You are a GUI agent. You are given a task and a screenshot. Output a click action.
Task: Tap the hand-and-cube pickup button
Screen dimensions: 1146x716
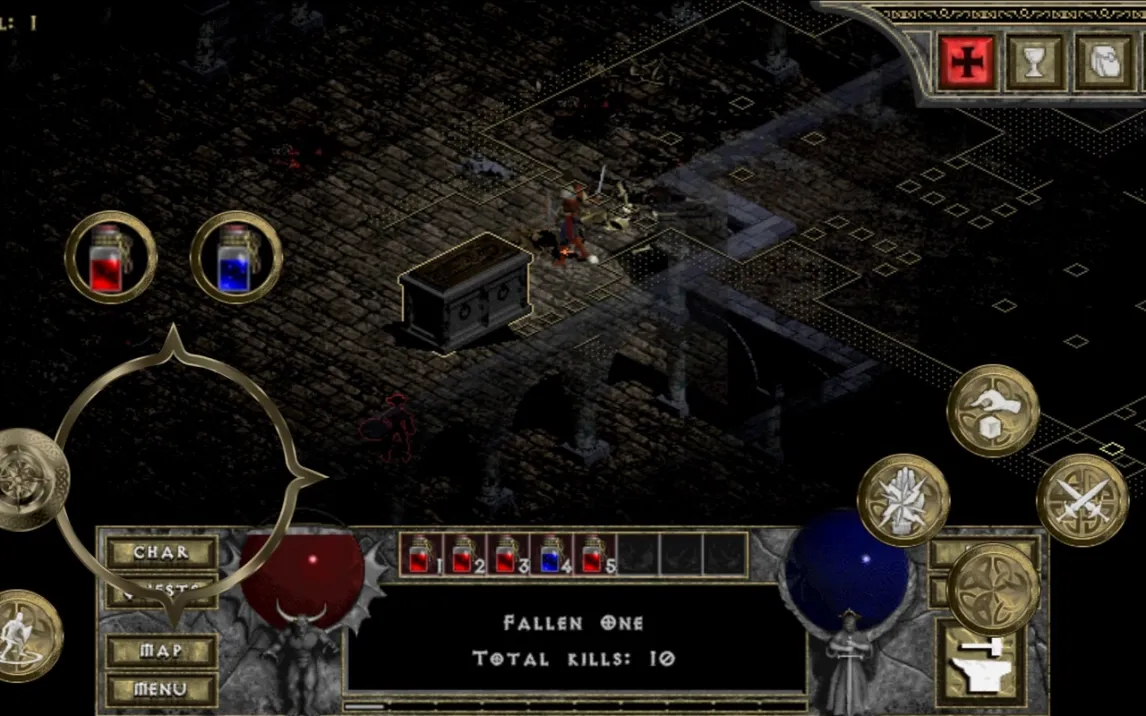(993, 410)
